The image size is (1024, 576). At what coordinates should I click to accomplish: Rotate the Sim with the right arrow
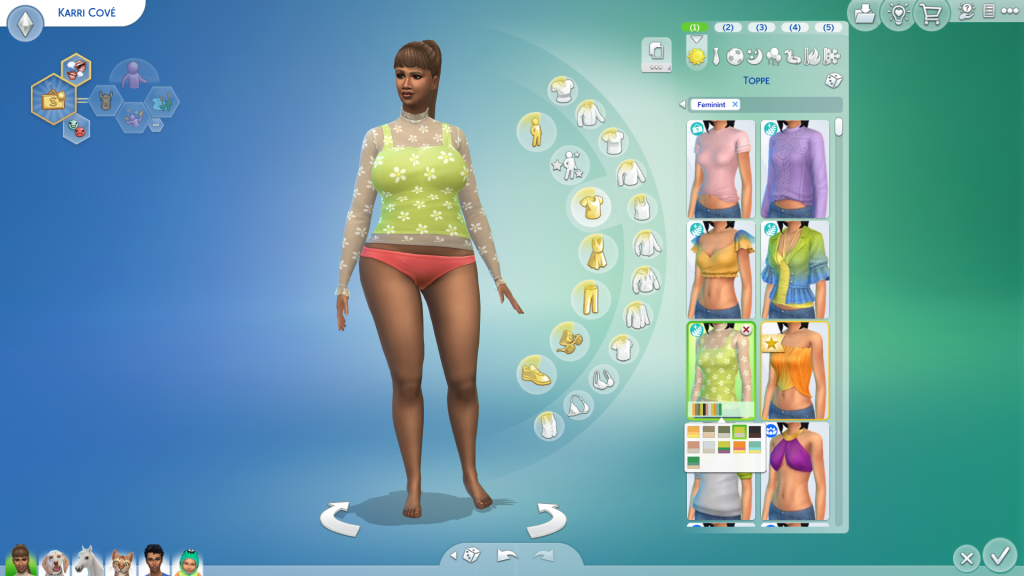[546, 518]
